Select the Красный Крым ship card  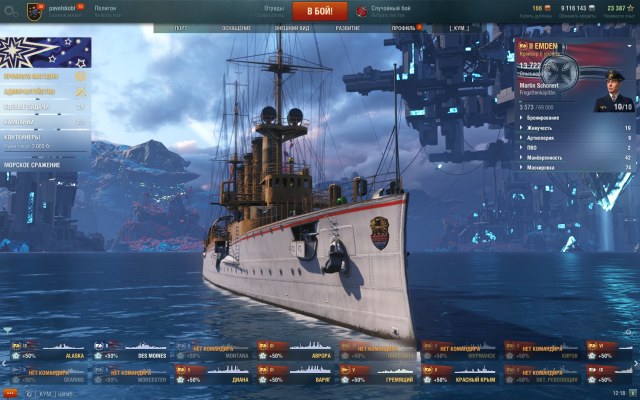[459, 375]
